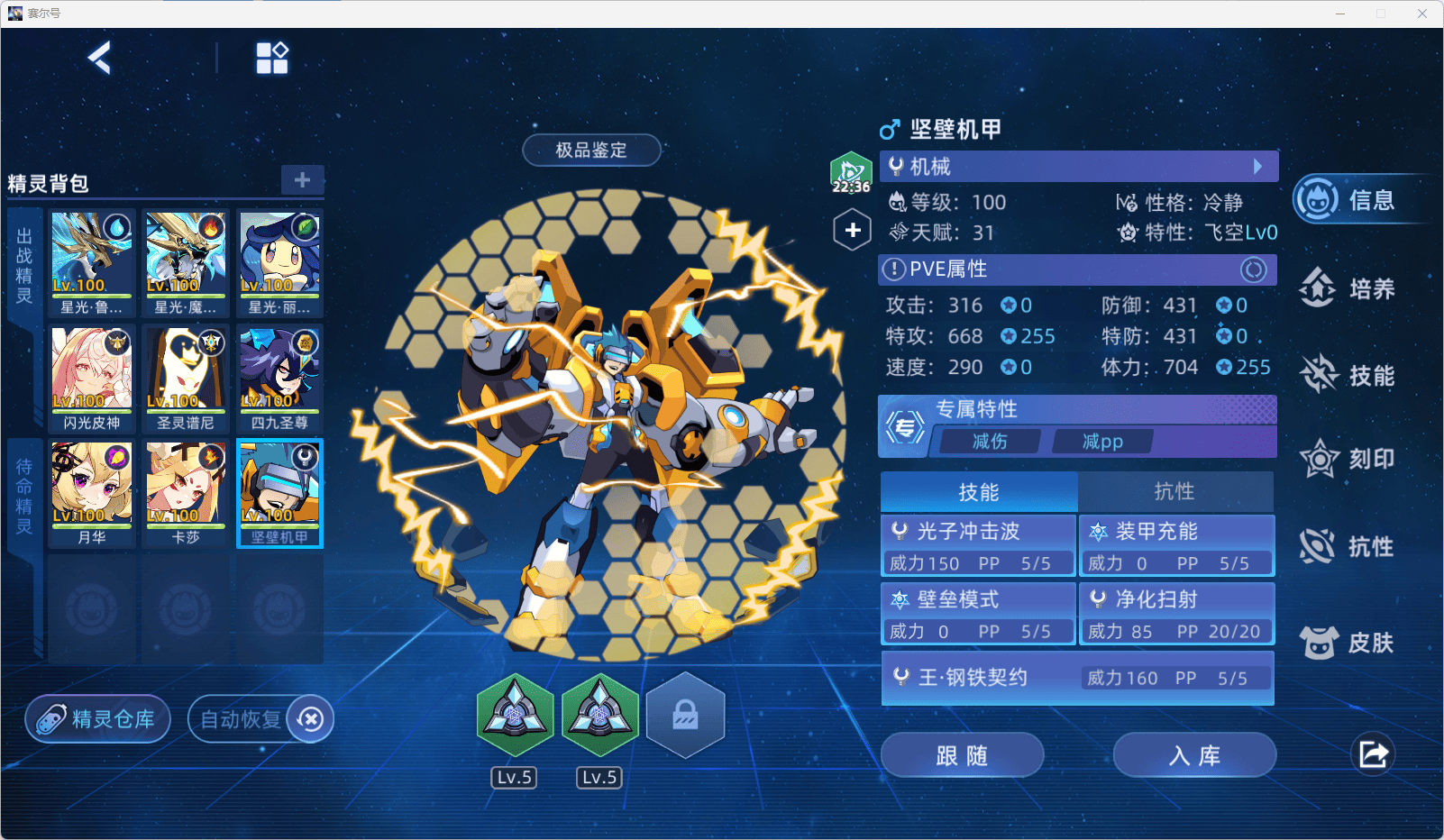Image resolution: width=1444 pixels, height=840 pixels.
Task: Open the 极品鉴定 appraisal
Action: [591, 151]
